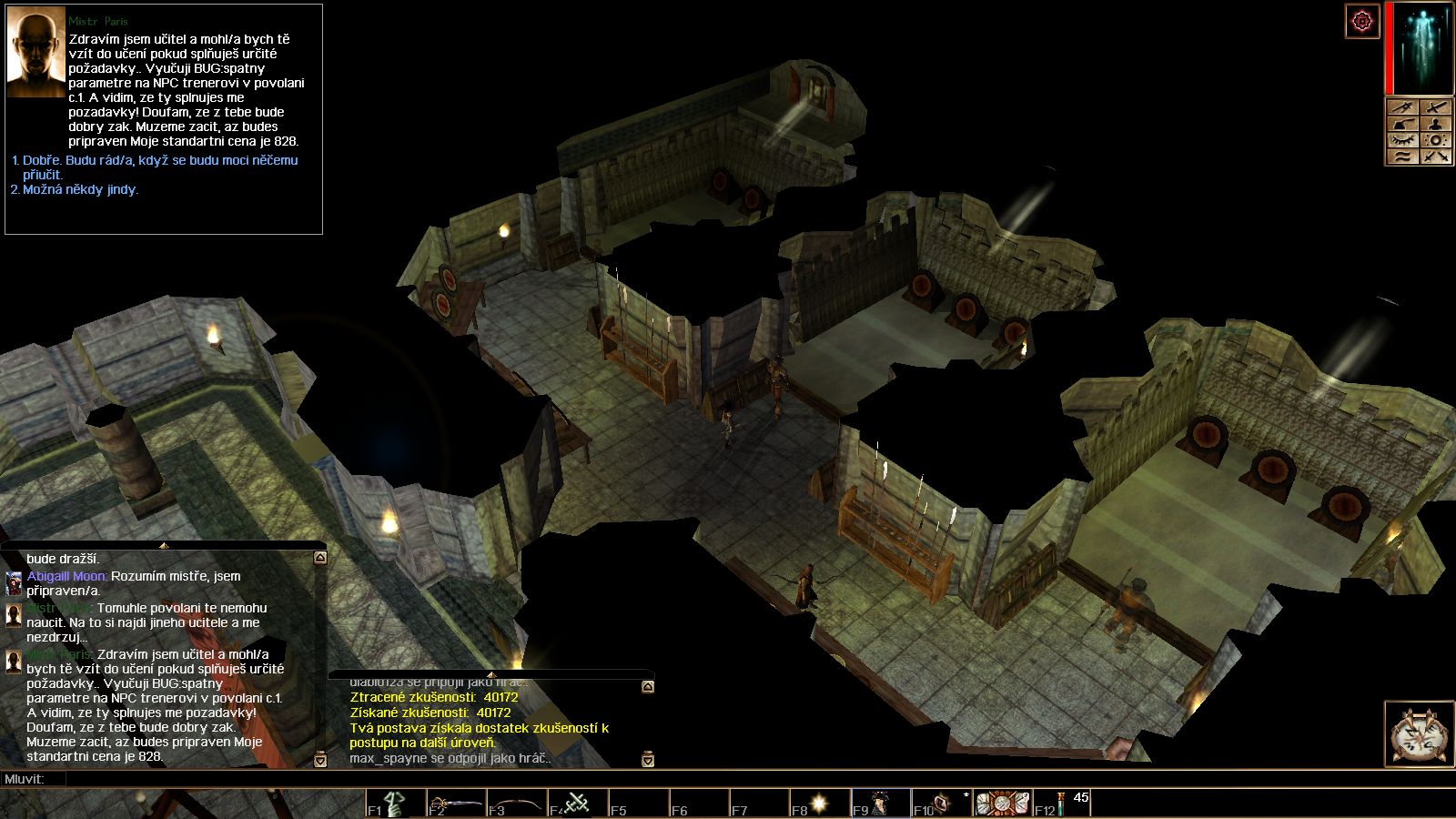
Task: Click the person silhouette icon in the mode panel
Action: coord(1436,124)
